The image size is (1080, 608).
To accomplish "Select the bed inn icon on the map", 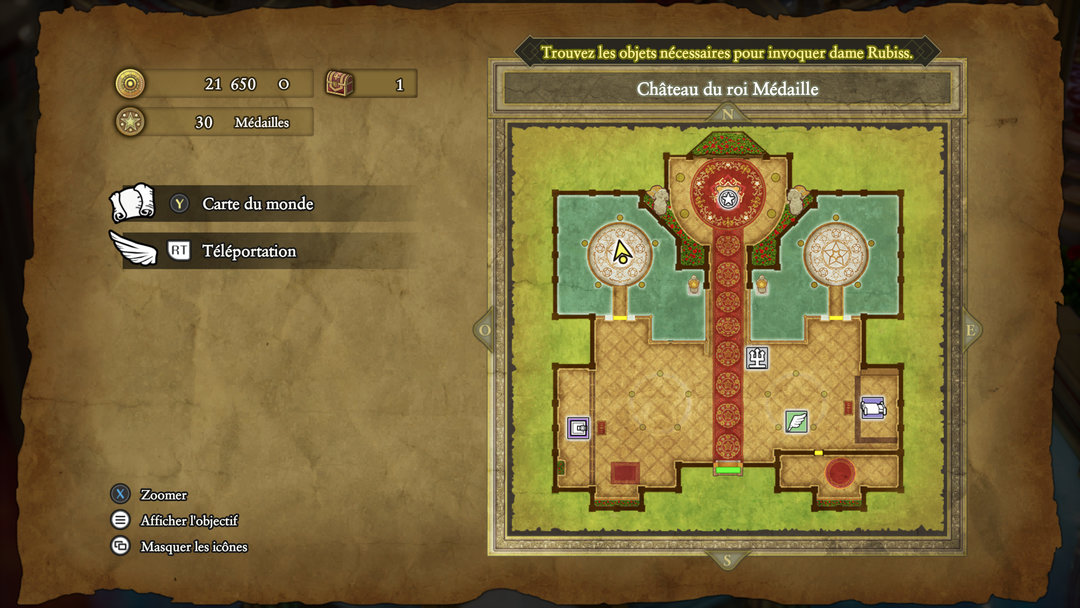I will [x=873, y=407].
